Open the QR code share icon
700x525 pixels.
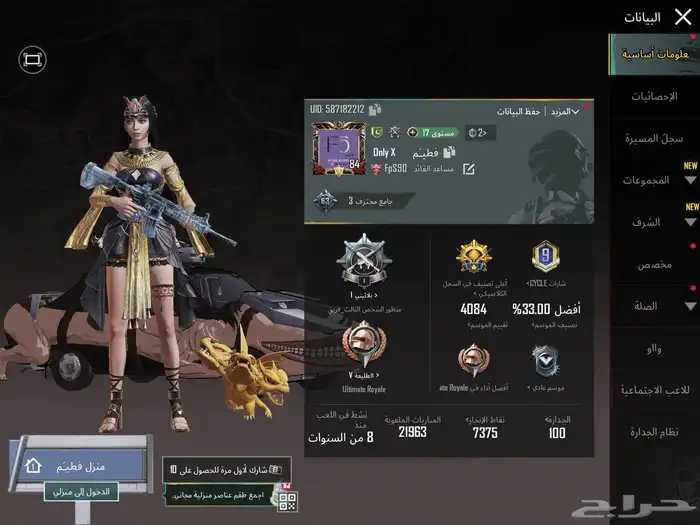(x=287, y=500)
